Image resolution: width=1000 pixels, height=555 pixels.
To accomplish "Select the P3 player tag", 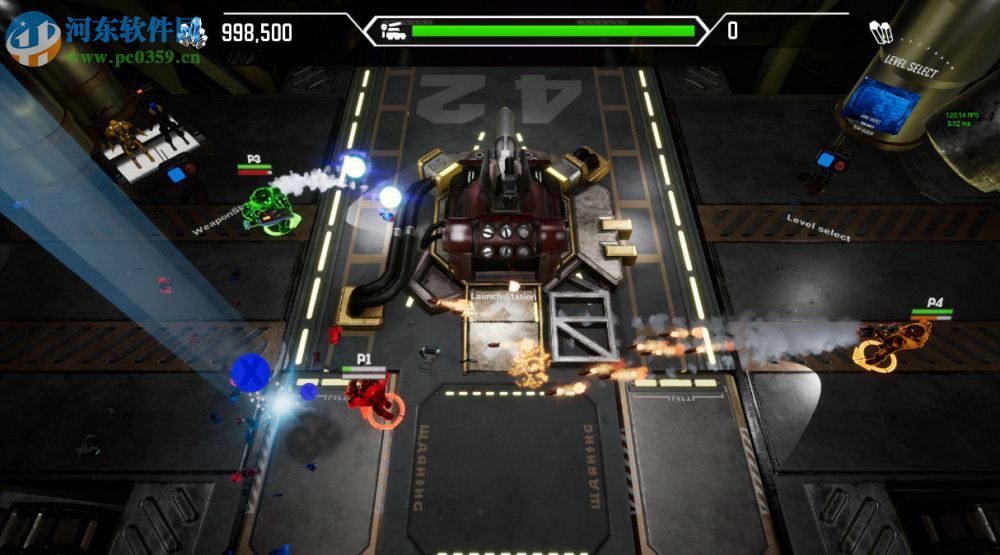I will pyautogui.click(x=254, y=159).
